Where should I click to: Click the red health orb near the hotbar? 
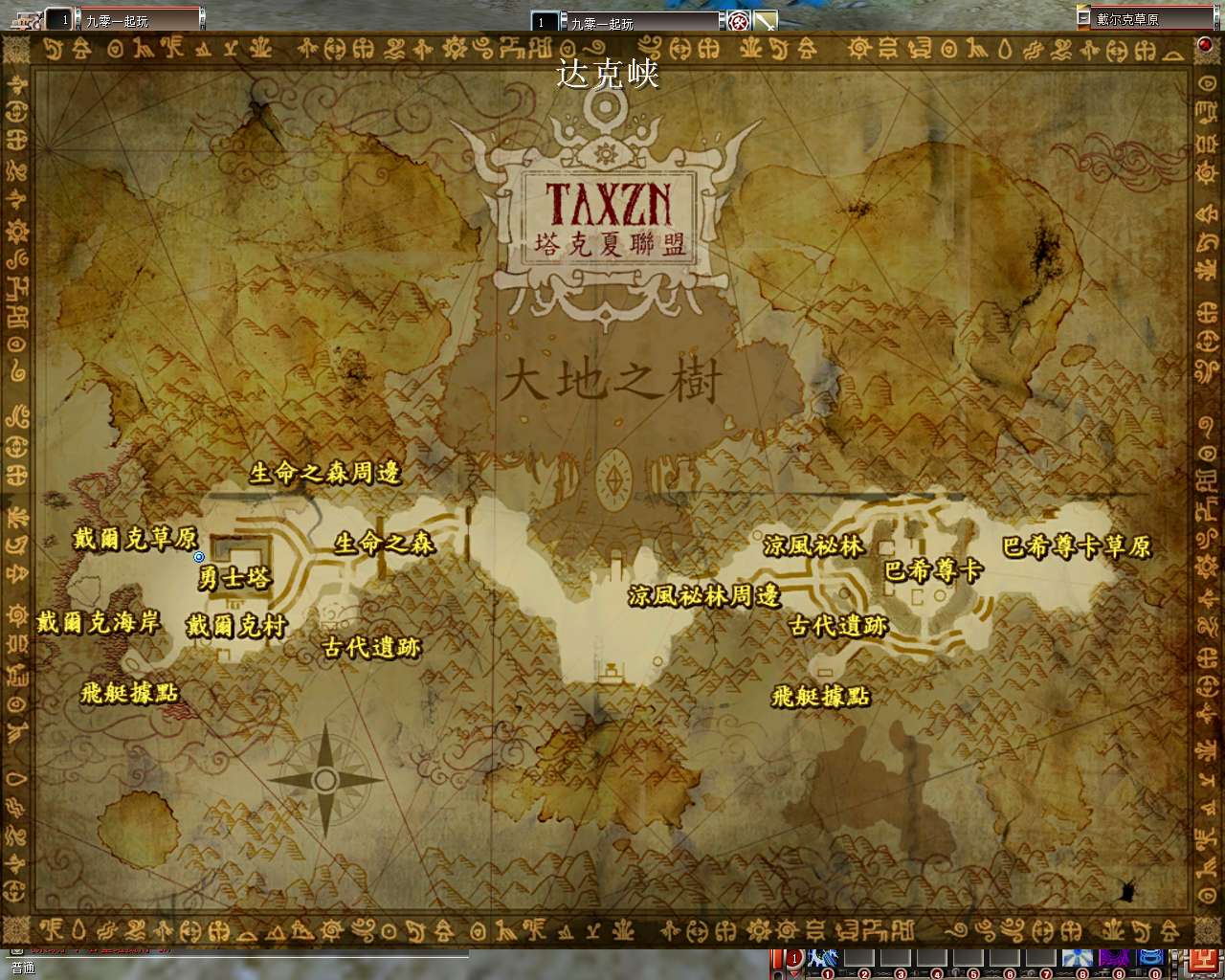792,957
